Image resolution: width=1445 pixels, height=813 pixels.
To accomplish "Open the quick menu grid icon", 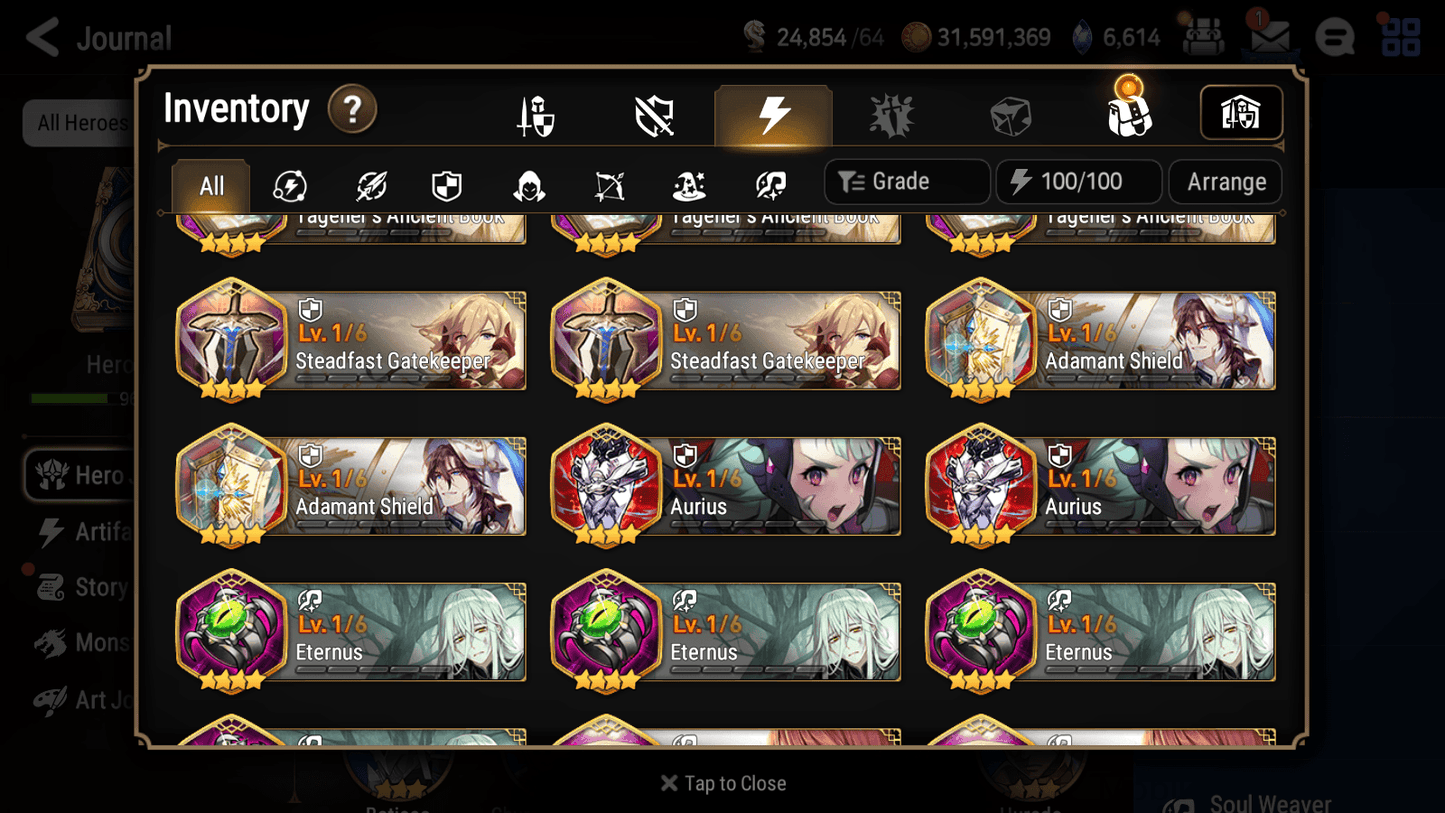I will (x=1399, y=37).
